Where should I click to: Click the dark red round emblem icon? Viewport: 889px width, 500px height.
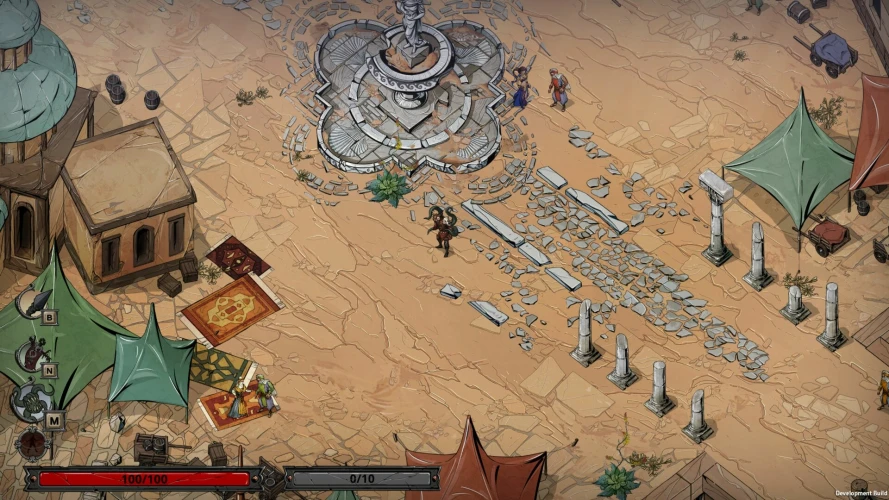[32, 442]
